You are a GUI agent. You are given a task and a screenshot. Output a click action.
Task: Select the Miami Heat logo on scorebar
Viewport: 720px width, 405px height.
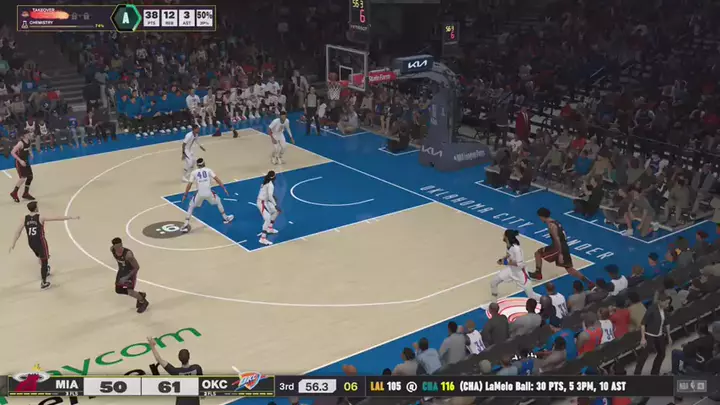(27, 384)
